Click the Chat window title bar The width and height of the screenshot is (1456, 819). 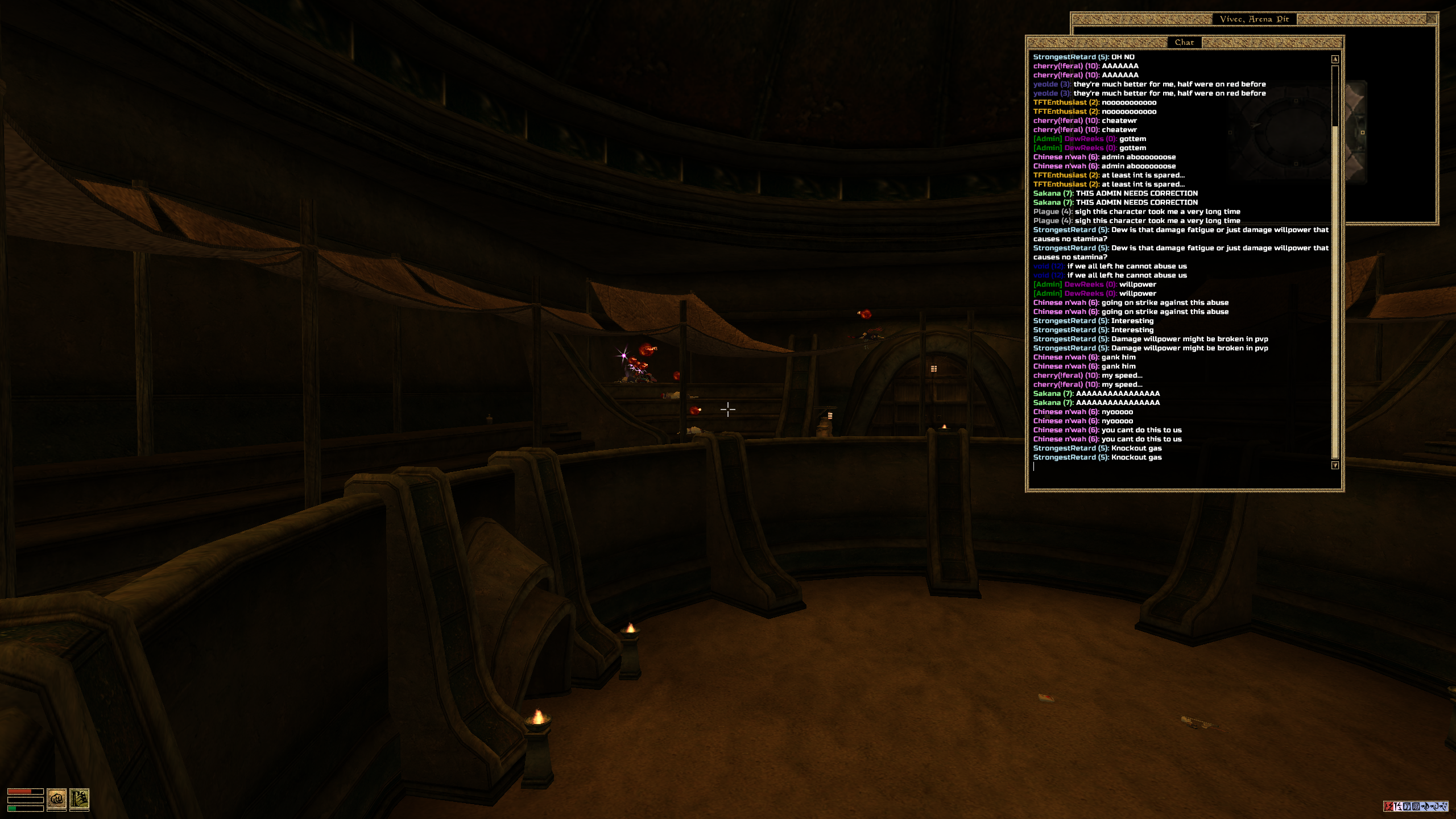(x=1184, y=42)
